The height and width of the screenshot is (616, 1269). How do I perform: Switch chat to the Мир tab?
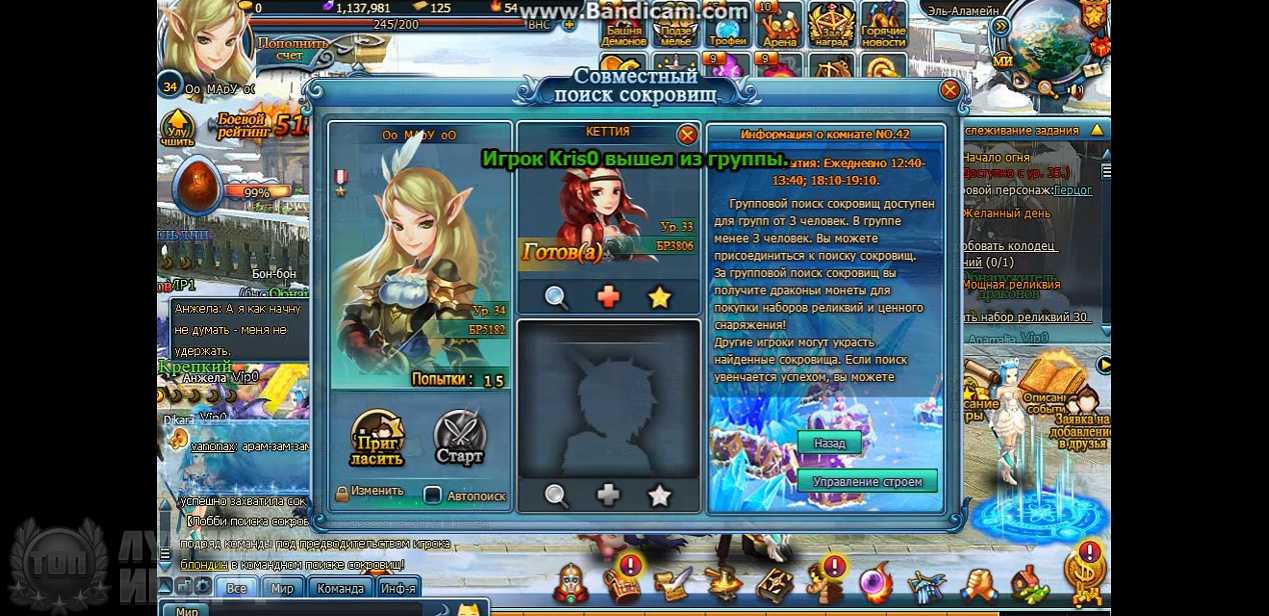point(283,588)
